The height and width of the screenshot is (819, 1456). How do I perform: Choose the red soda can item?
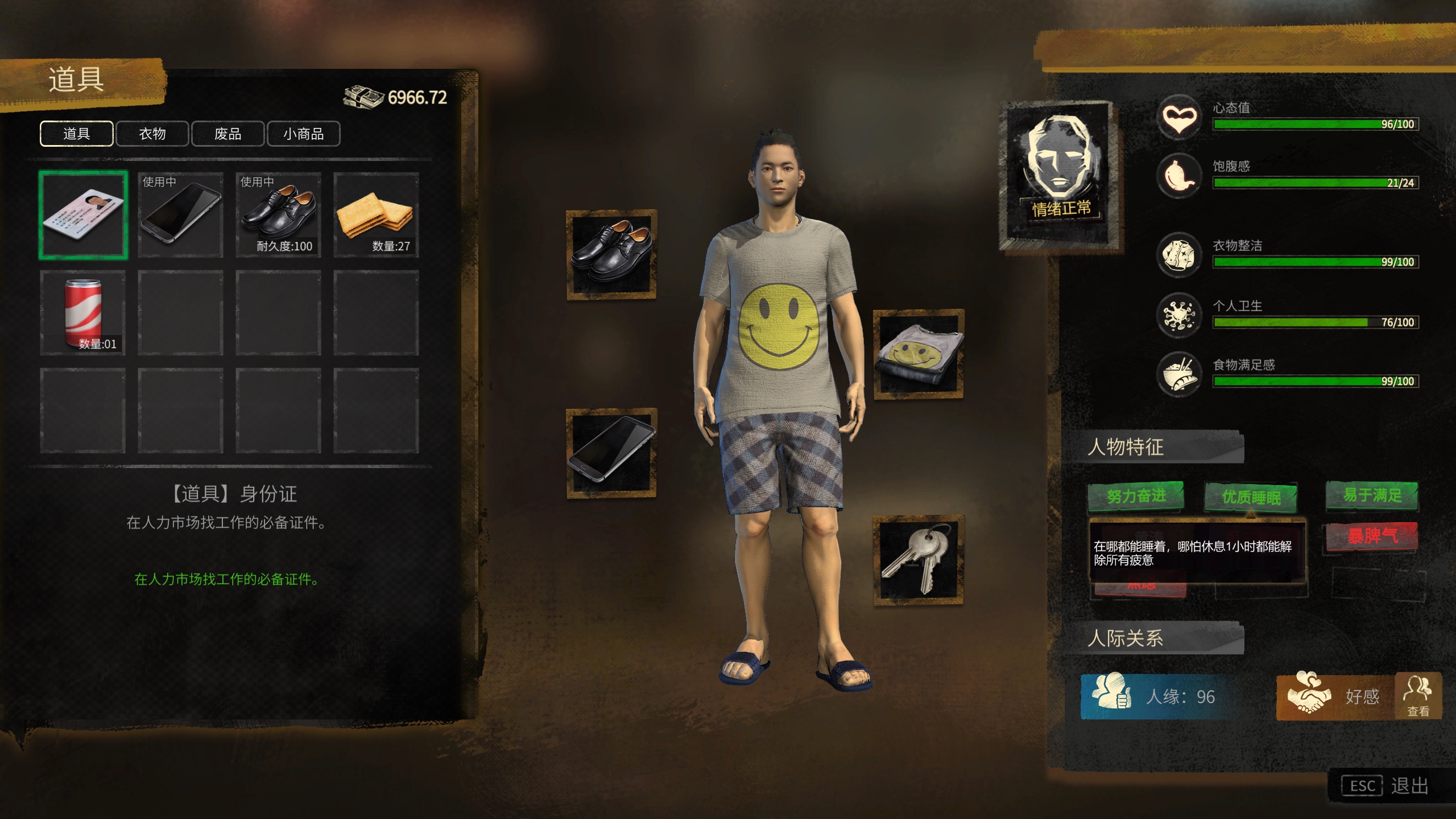pyautogui.click(x=83, y=313)
